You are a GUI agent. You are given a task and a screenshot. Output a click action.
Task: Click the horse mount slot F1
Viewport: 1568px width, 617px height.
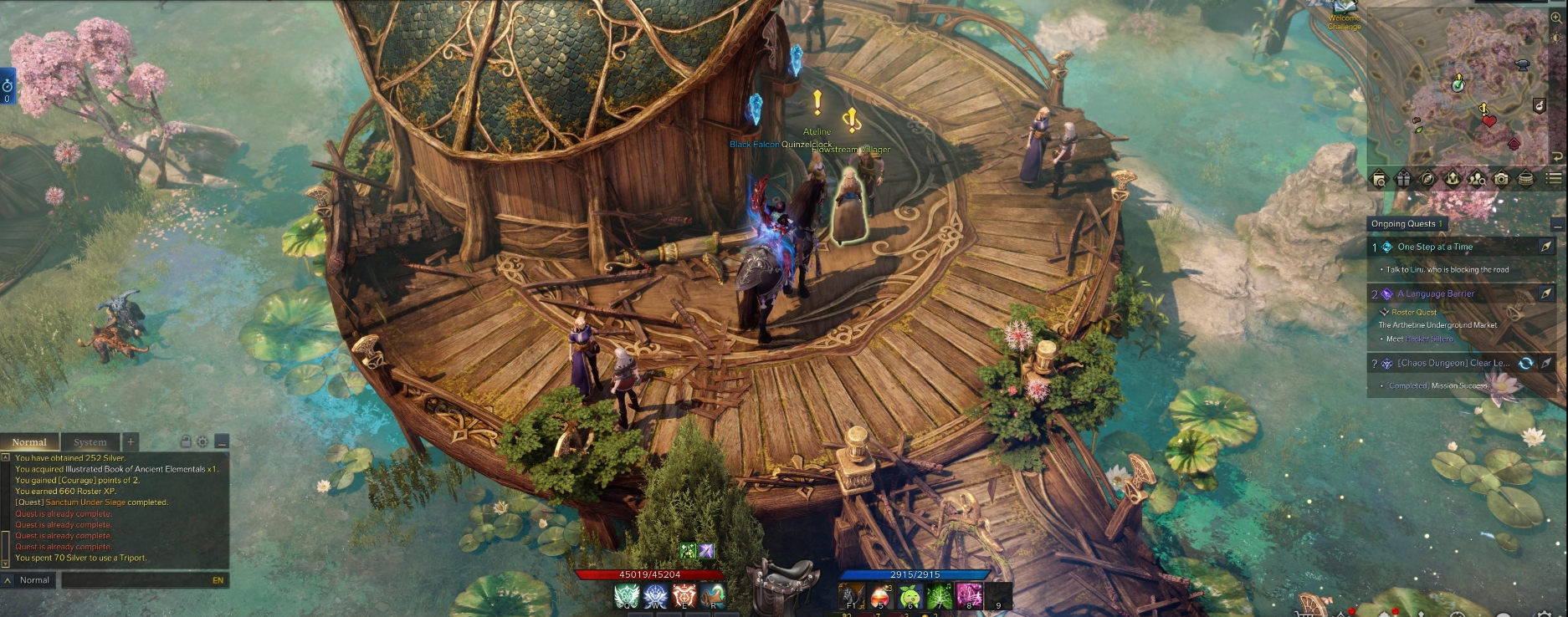click(x=852, y=596)
